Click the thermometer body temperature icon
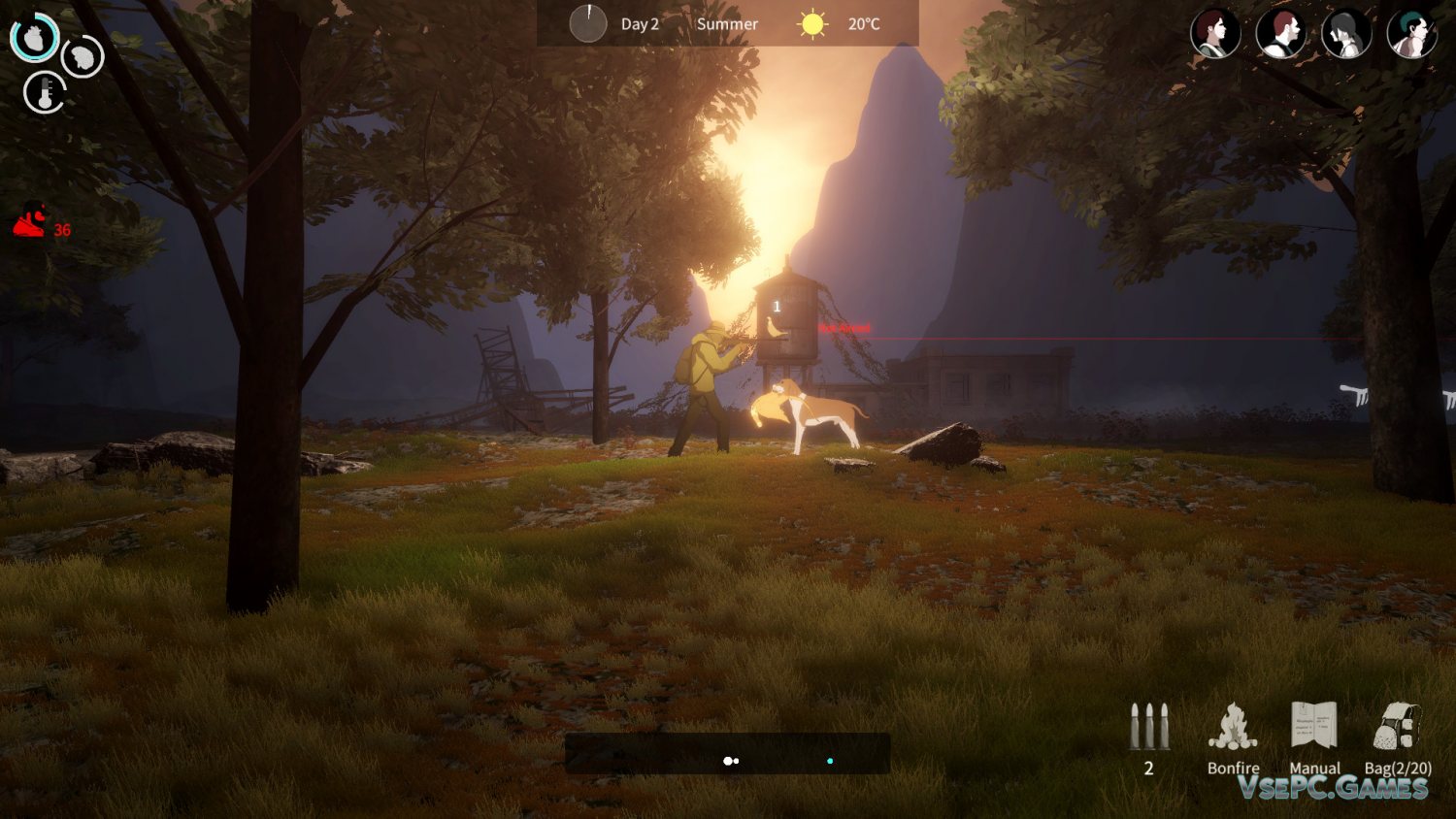This screenshot has height=819, width=1456. tap(45, 93)
